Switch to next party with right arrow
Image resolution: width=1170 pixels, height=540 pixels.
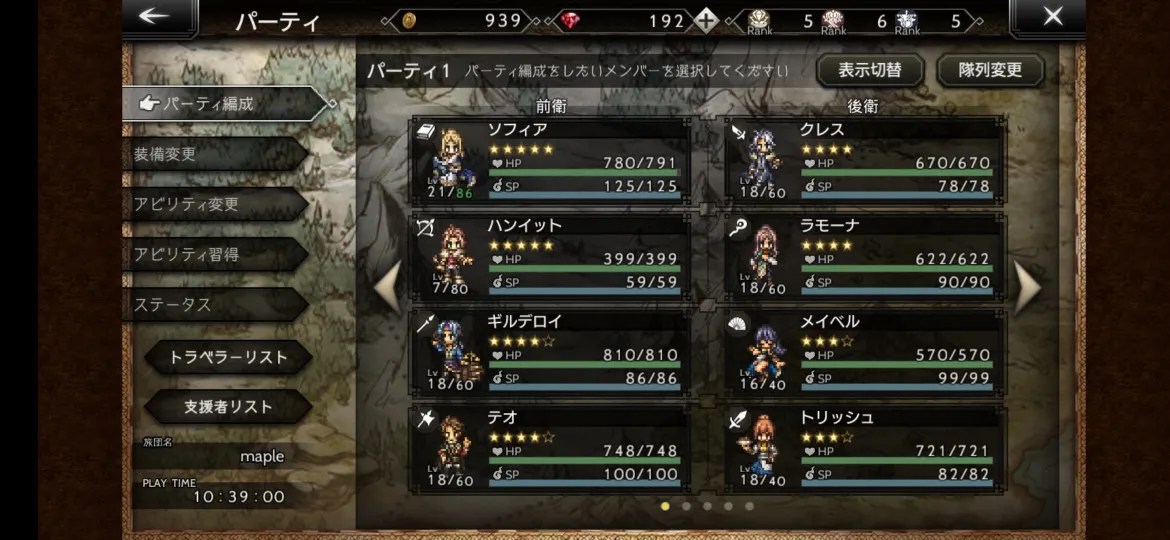(1027, 287)
